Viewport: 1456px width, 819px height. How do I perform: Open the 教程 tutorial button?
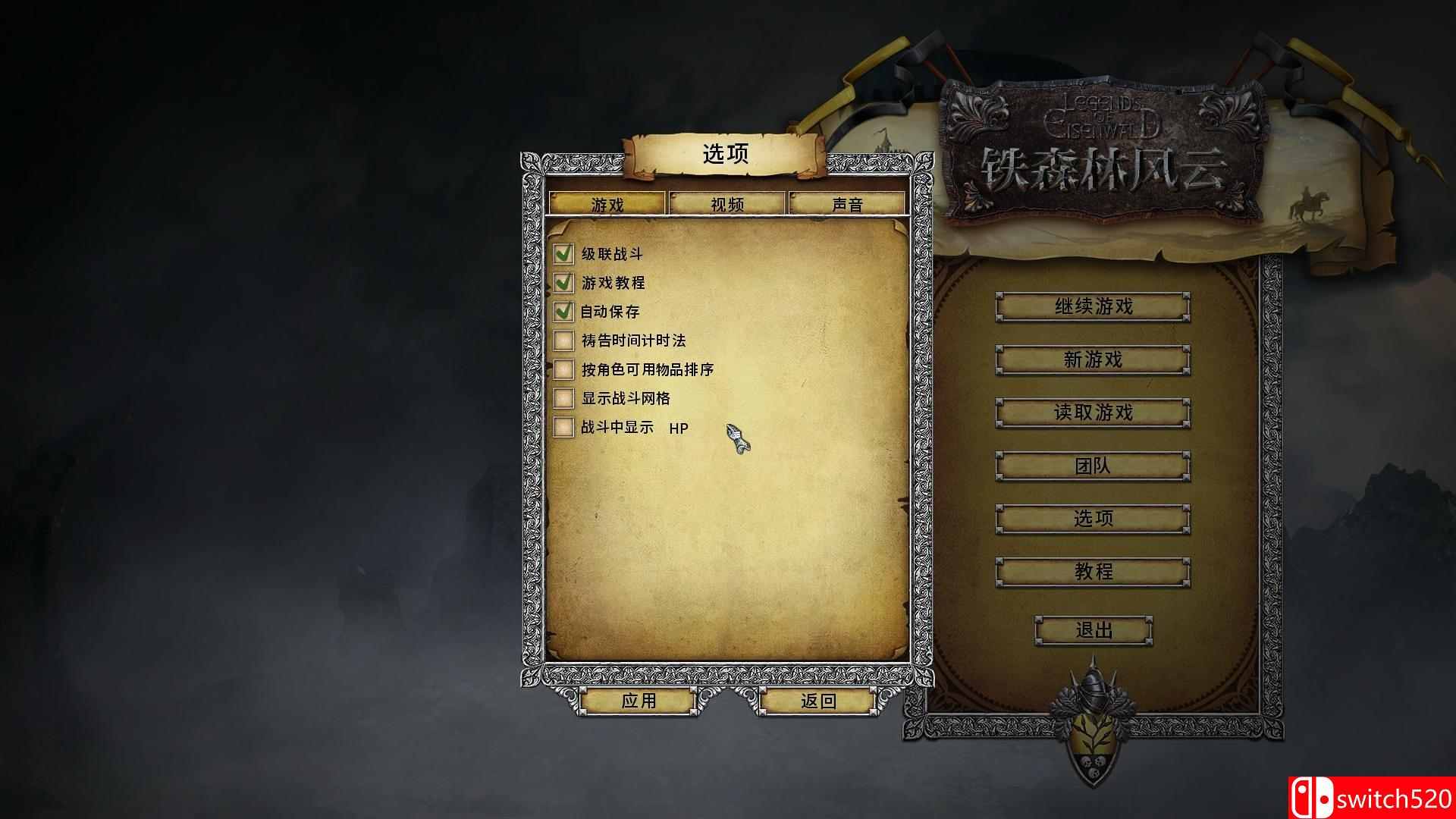click(x=1093, y=573)
